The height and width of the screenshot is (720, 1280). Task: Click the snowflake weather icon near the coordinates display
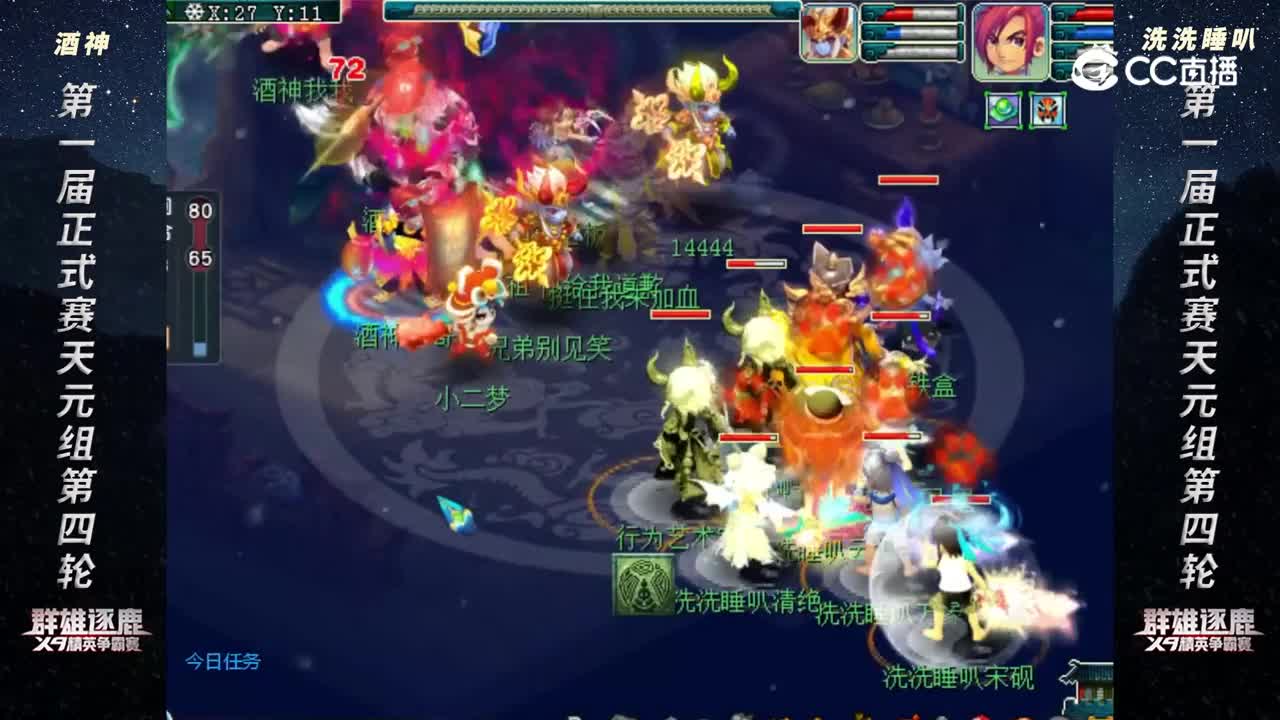click(x=194, y=11)
